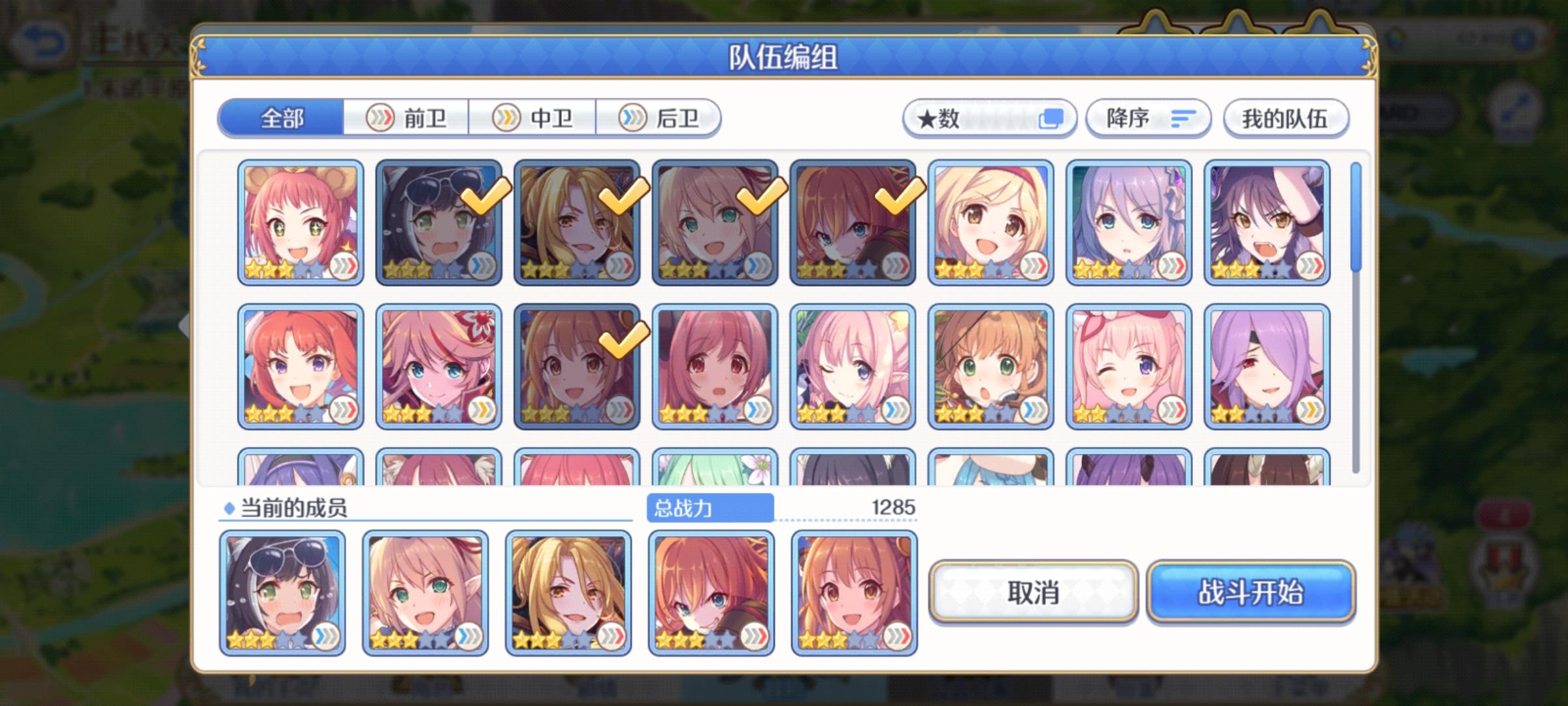Tap the back arrow in the top-left corner
1568x706 pixels.
[x=41, y=39]
